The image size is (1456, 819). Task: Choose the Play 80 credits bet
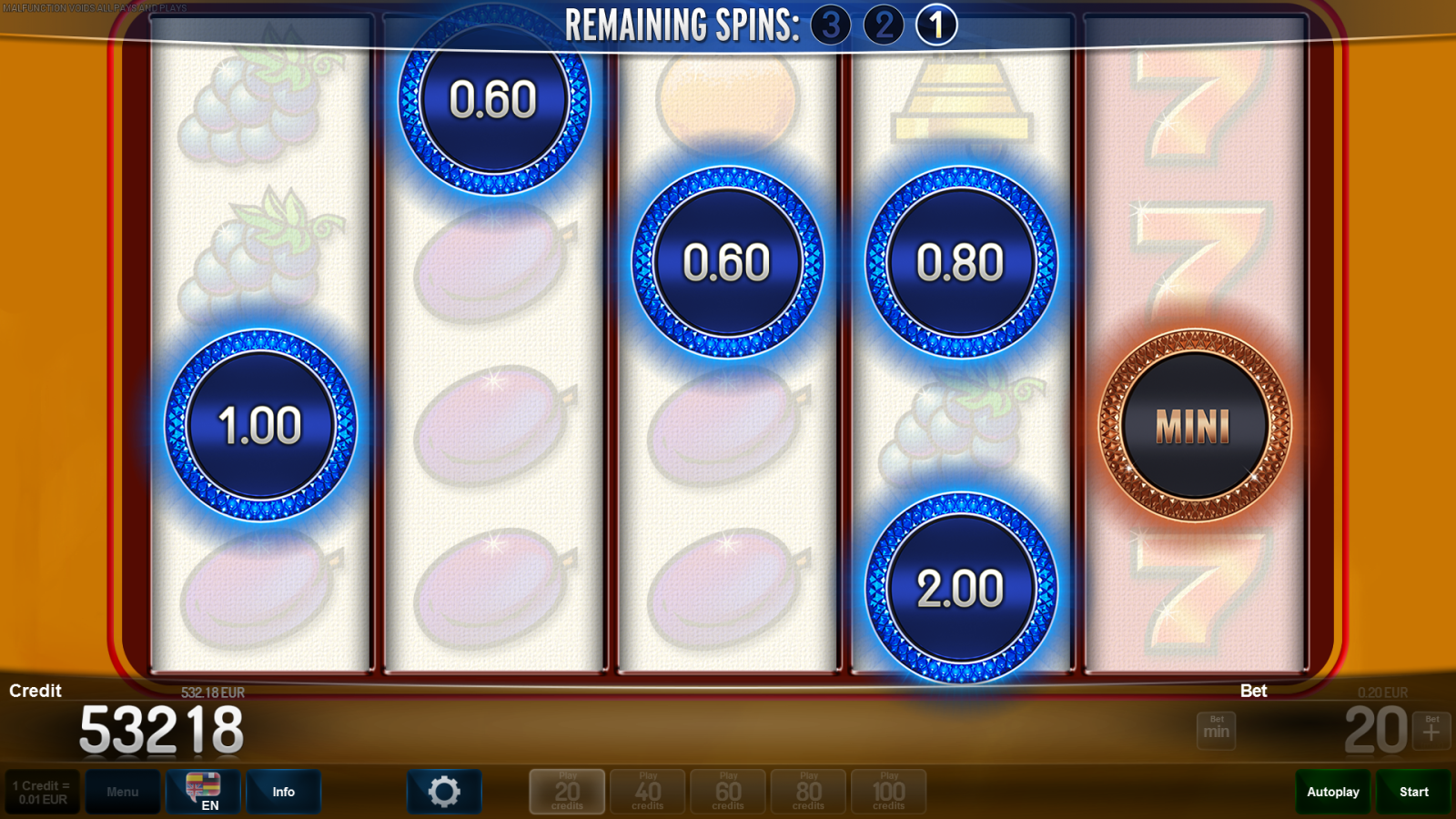tap(808, 792)
